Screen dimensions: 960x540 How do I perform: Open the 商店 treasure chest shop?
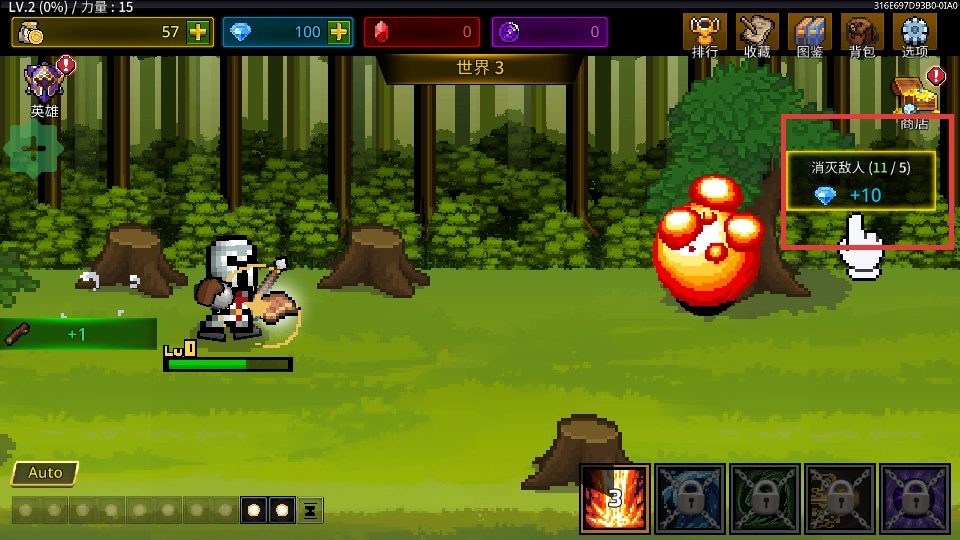tap(914, 100)
